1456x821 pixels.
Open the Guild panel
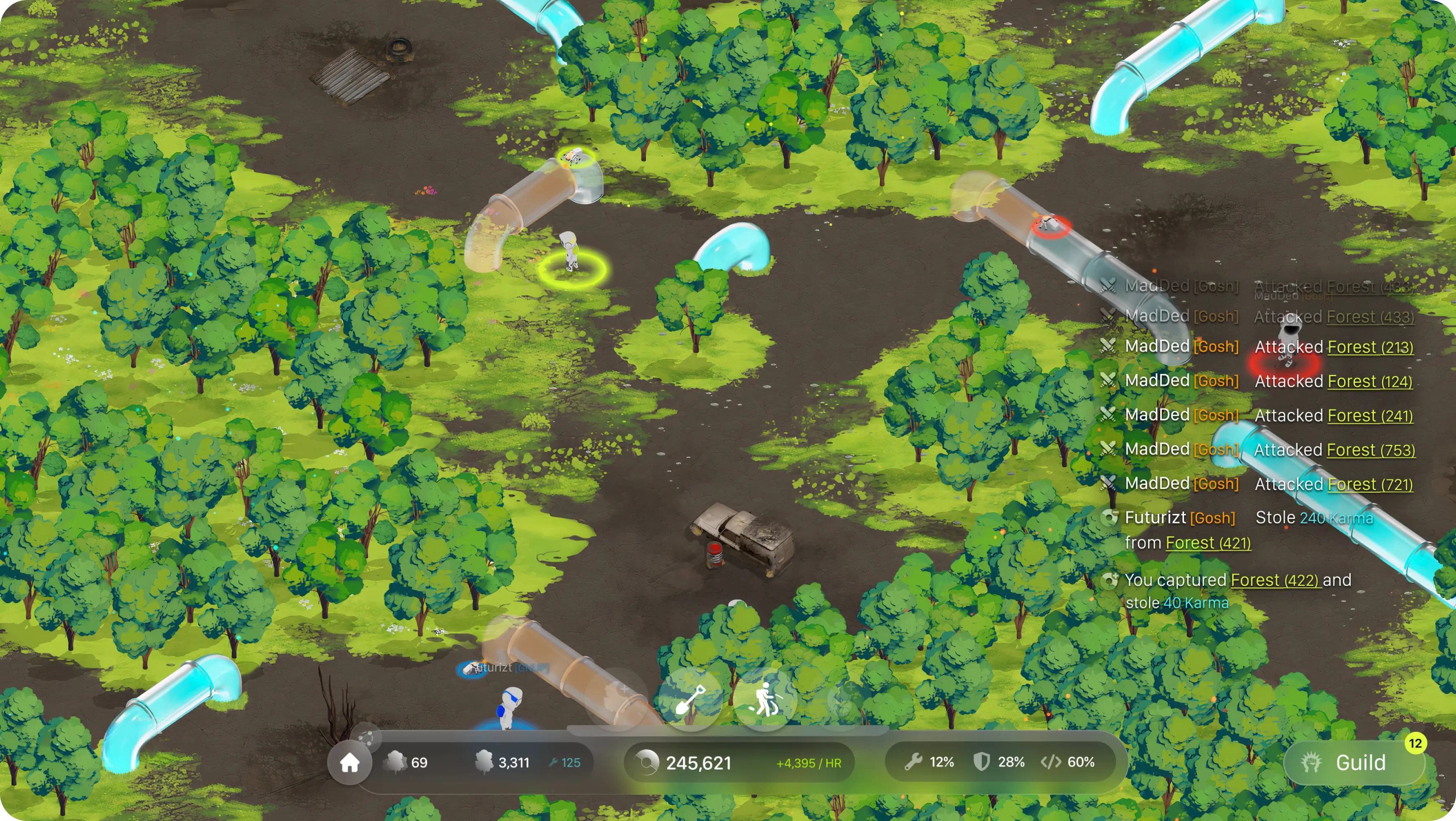pos(1354,763)
